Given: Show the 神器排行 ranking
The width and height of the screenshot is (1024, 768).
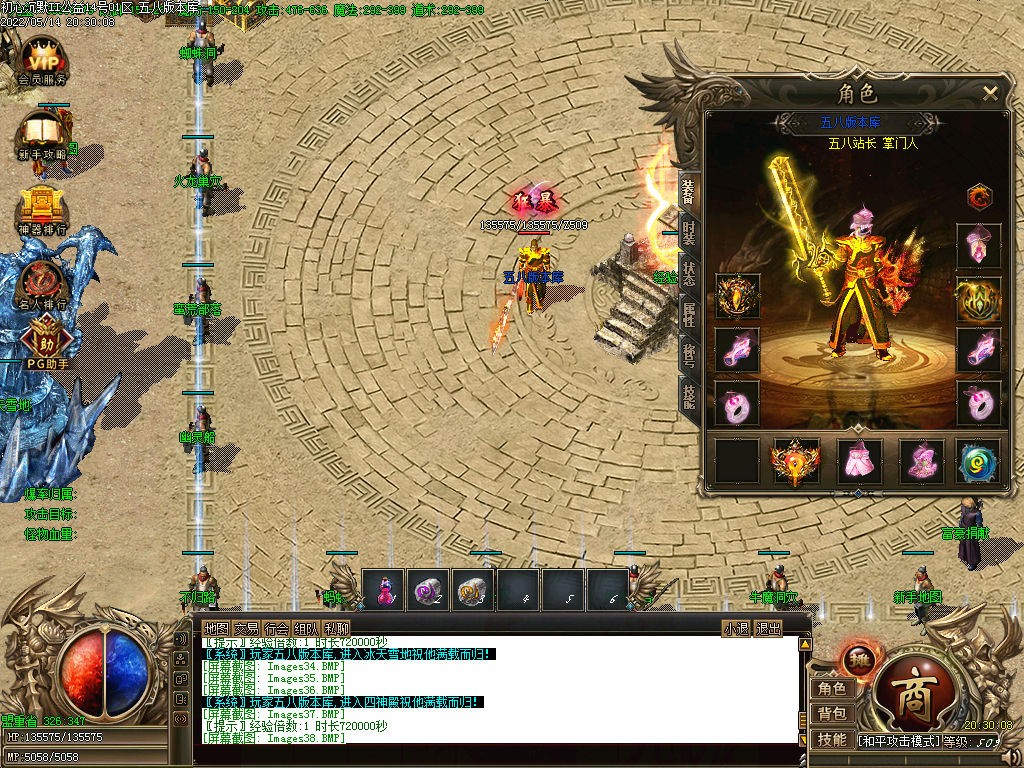Looking at the screenshot, I should click(x=41, y=208).
